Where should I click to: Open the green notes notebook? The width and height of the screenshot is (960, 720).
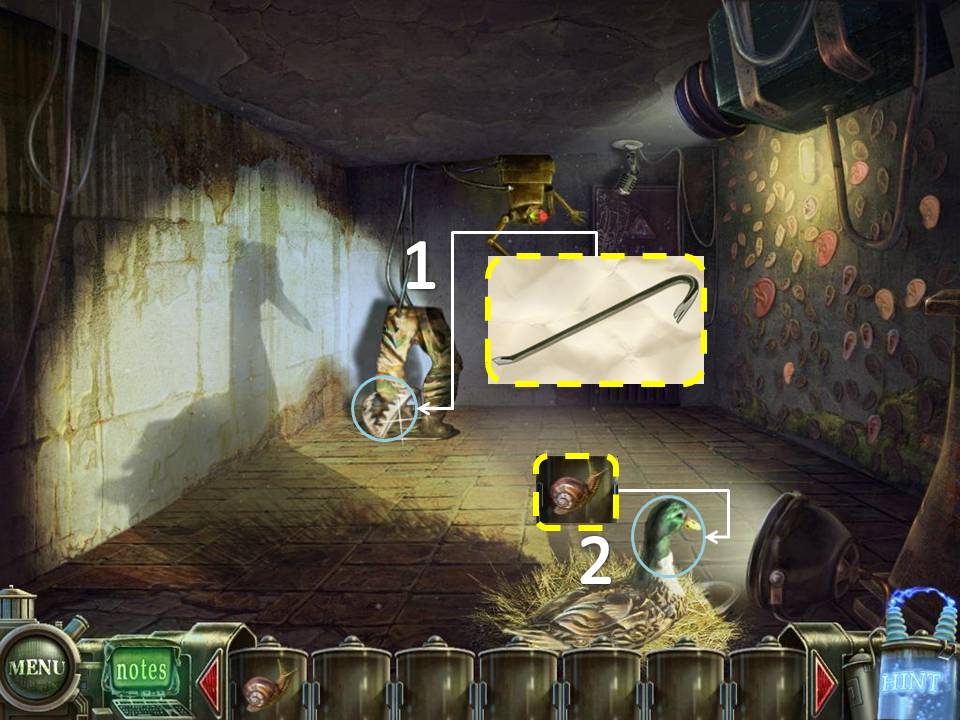[140, 670]
